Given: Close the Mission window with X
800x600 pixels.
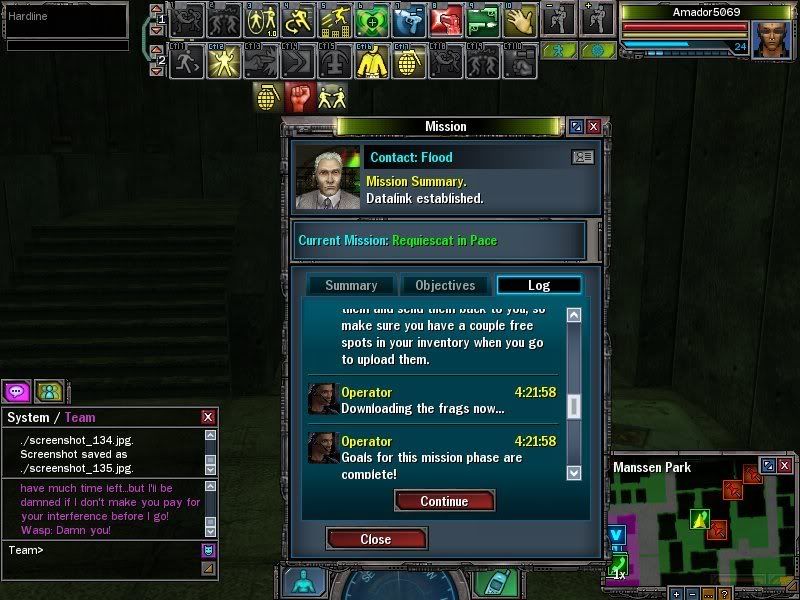Looking at the screenshot, I should [x=594, y=127].
